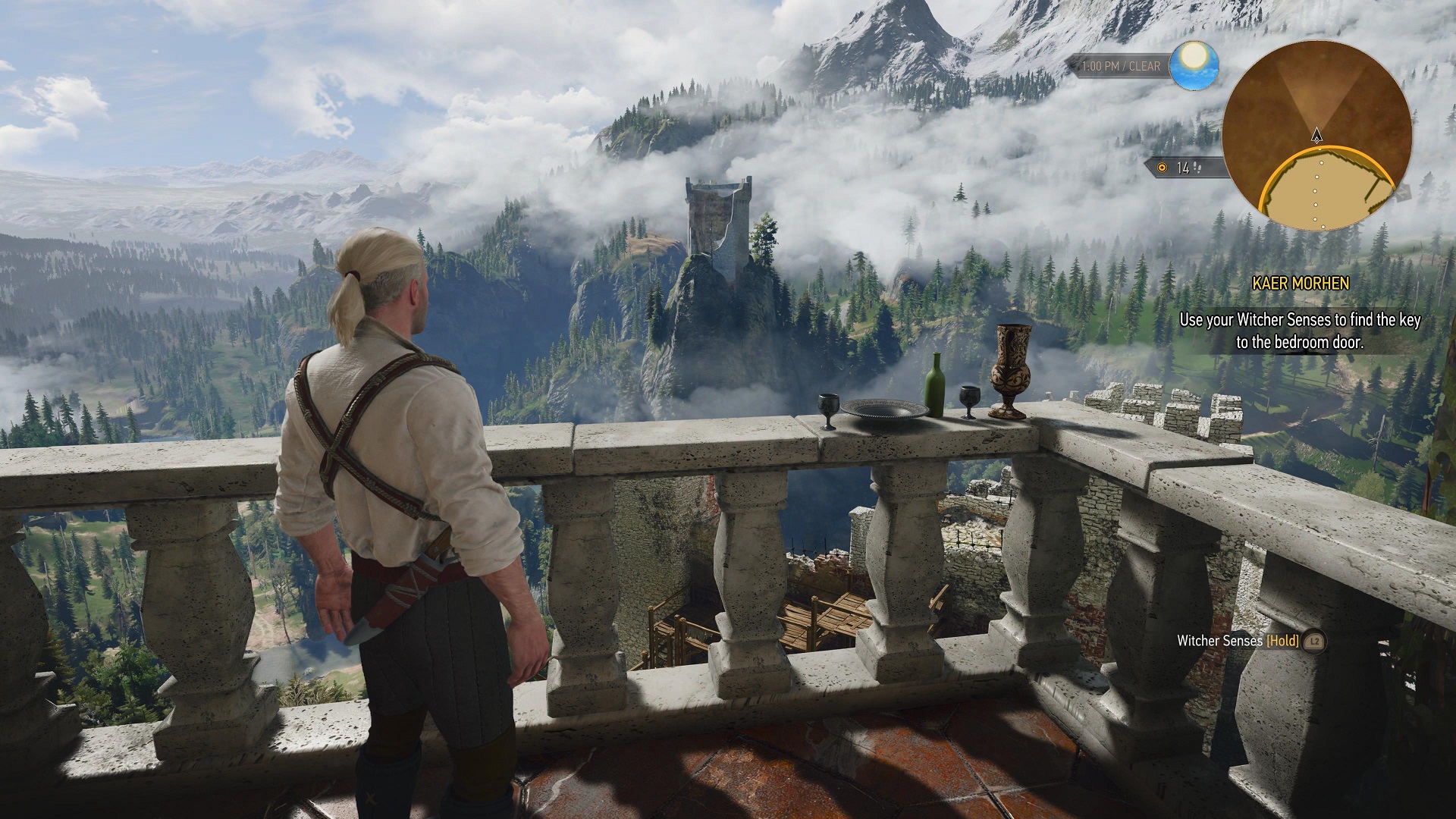Open the circular minimap
Viewport: 1456px width, 819px height.
1316,136
